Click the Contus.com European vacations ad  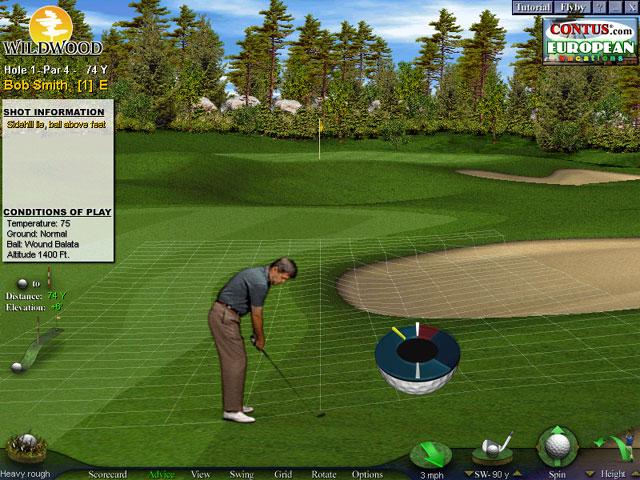(x=589, y=40)
